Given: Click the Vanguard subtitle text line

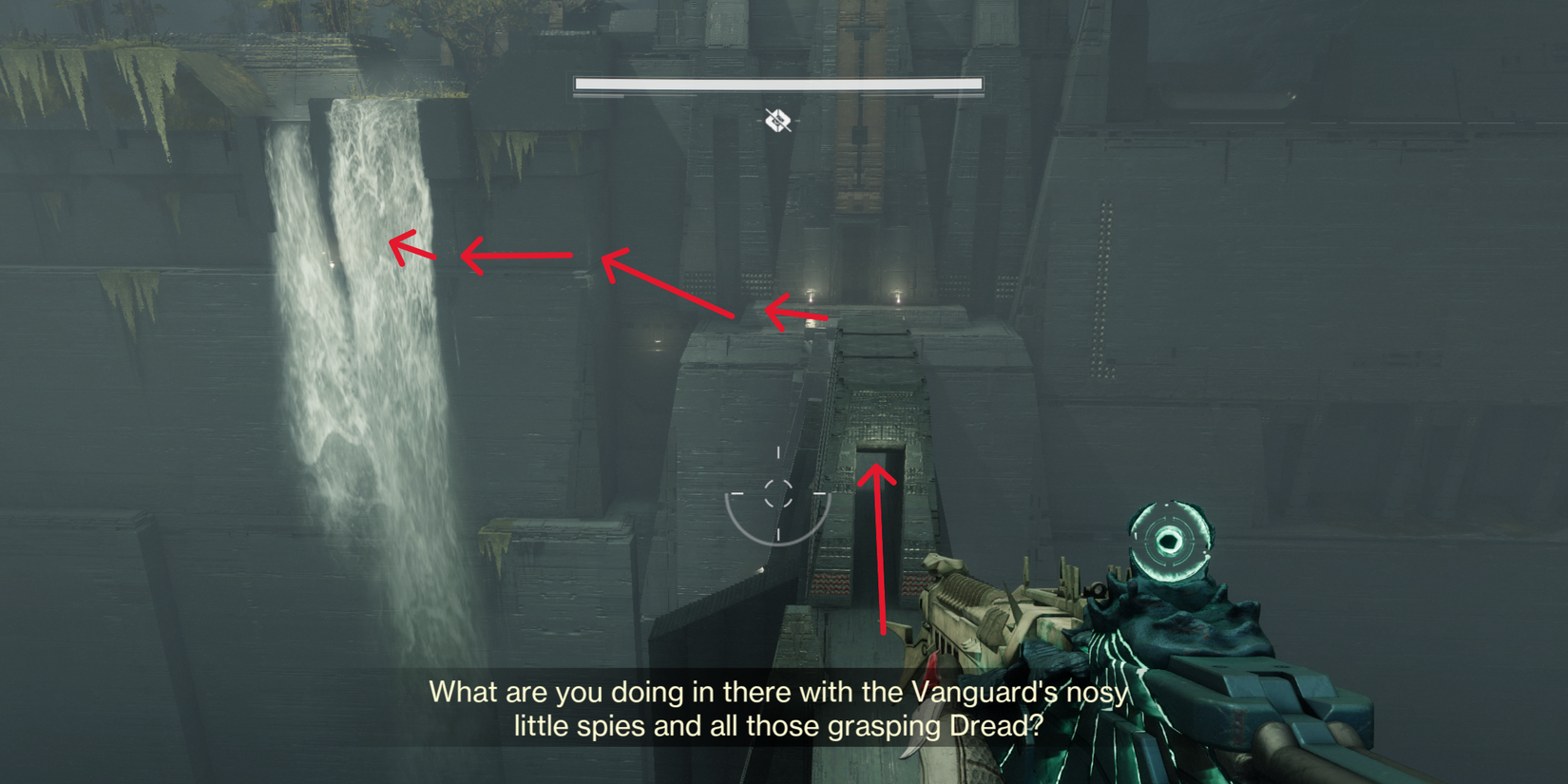Looking at the screenshot, I should [x=779, y=693].
